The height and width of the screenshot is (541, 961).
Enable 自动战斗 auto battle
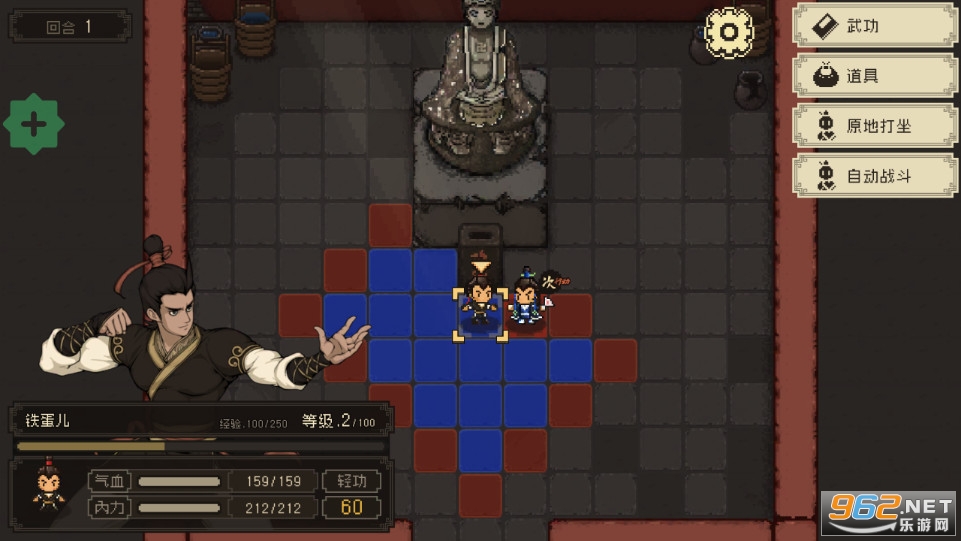[x=874, y=176]
